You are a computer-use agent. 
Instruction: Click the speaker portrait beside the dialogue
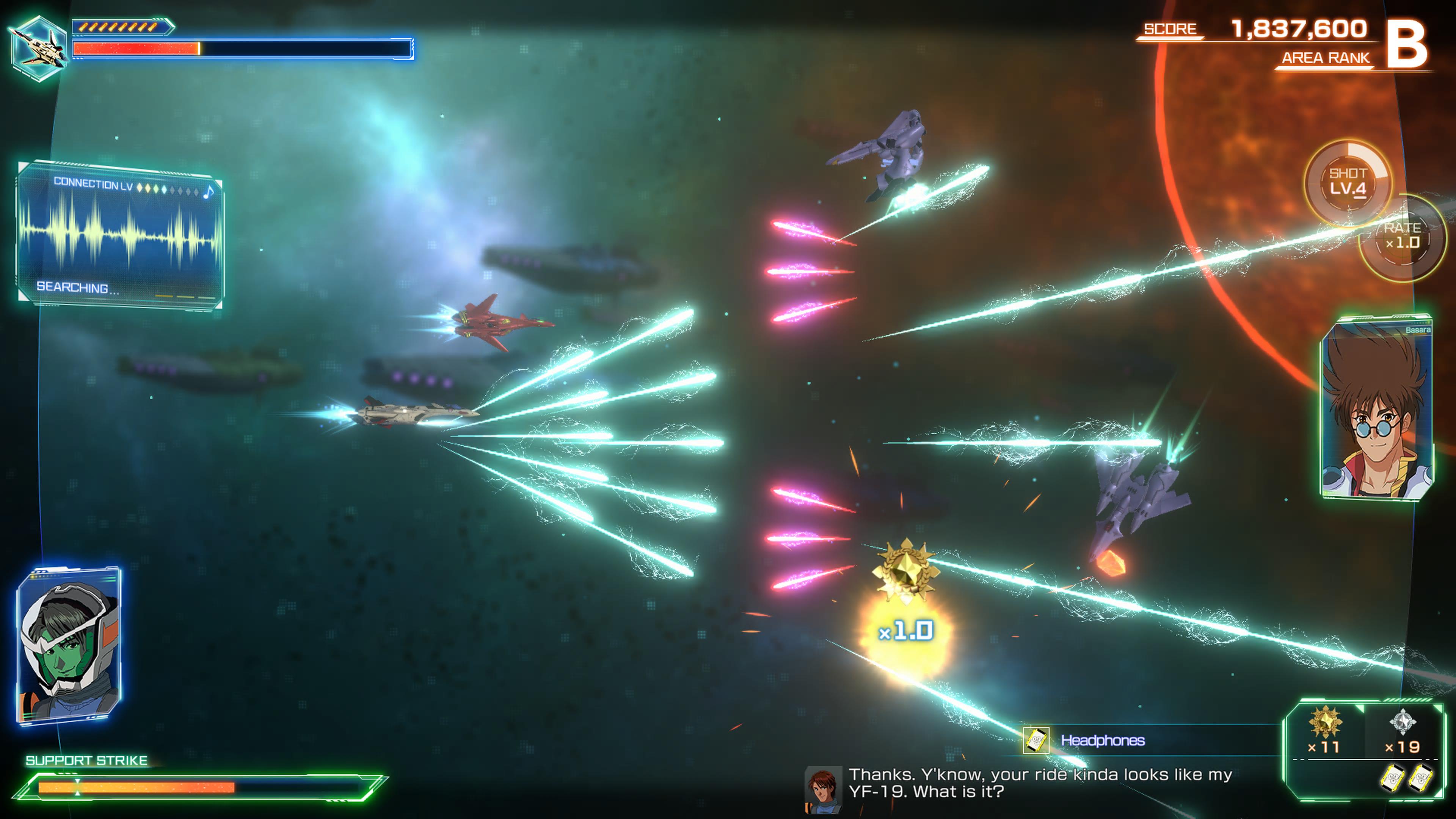(x=823, y=789)
